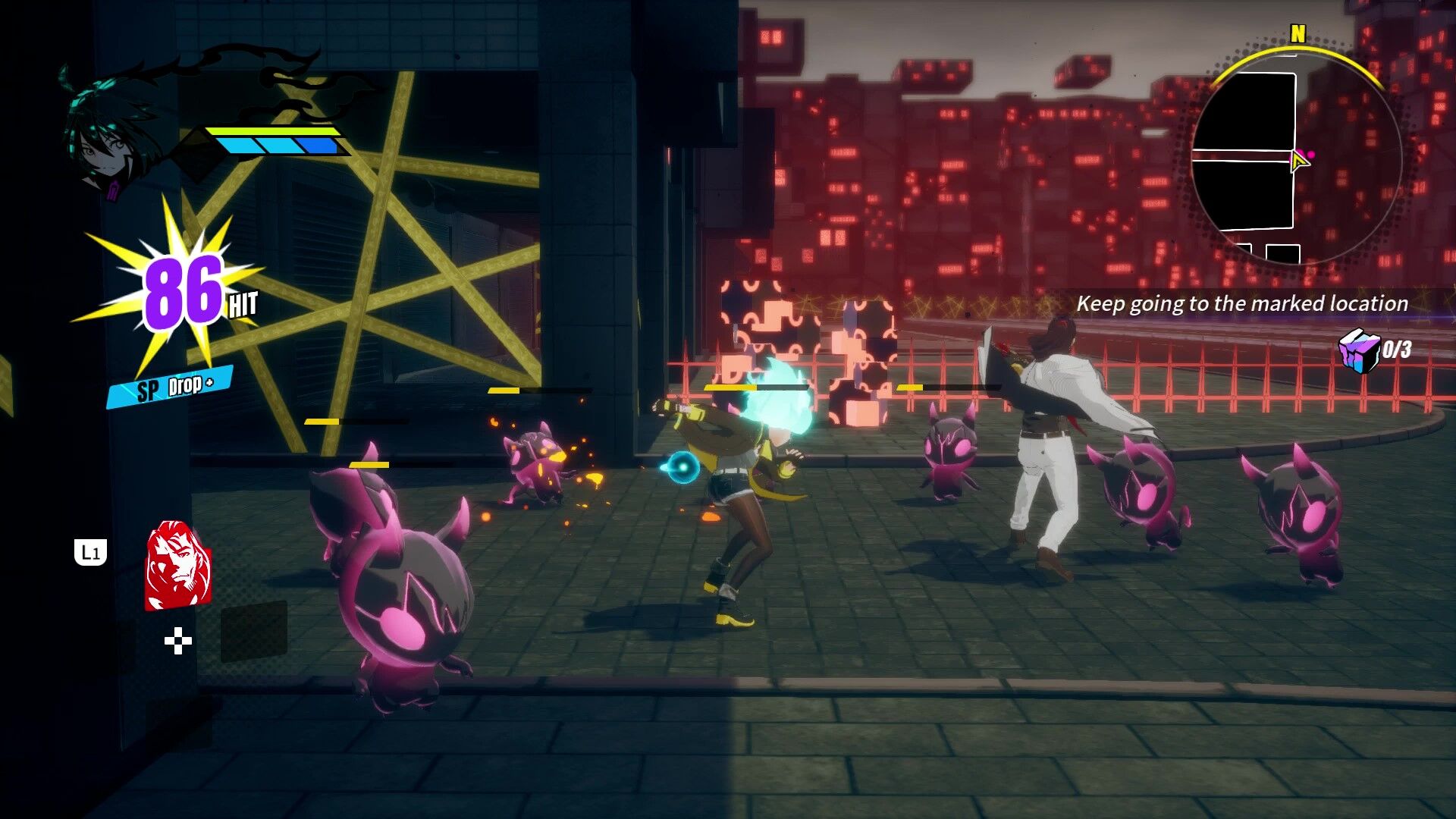Select the player arrow on the minimap
Image resolution: width=1456 pixels, height=819 pixels.
pyautogui.click(x=1298, y=162)
